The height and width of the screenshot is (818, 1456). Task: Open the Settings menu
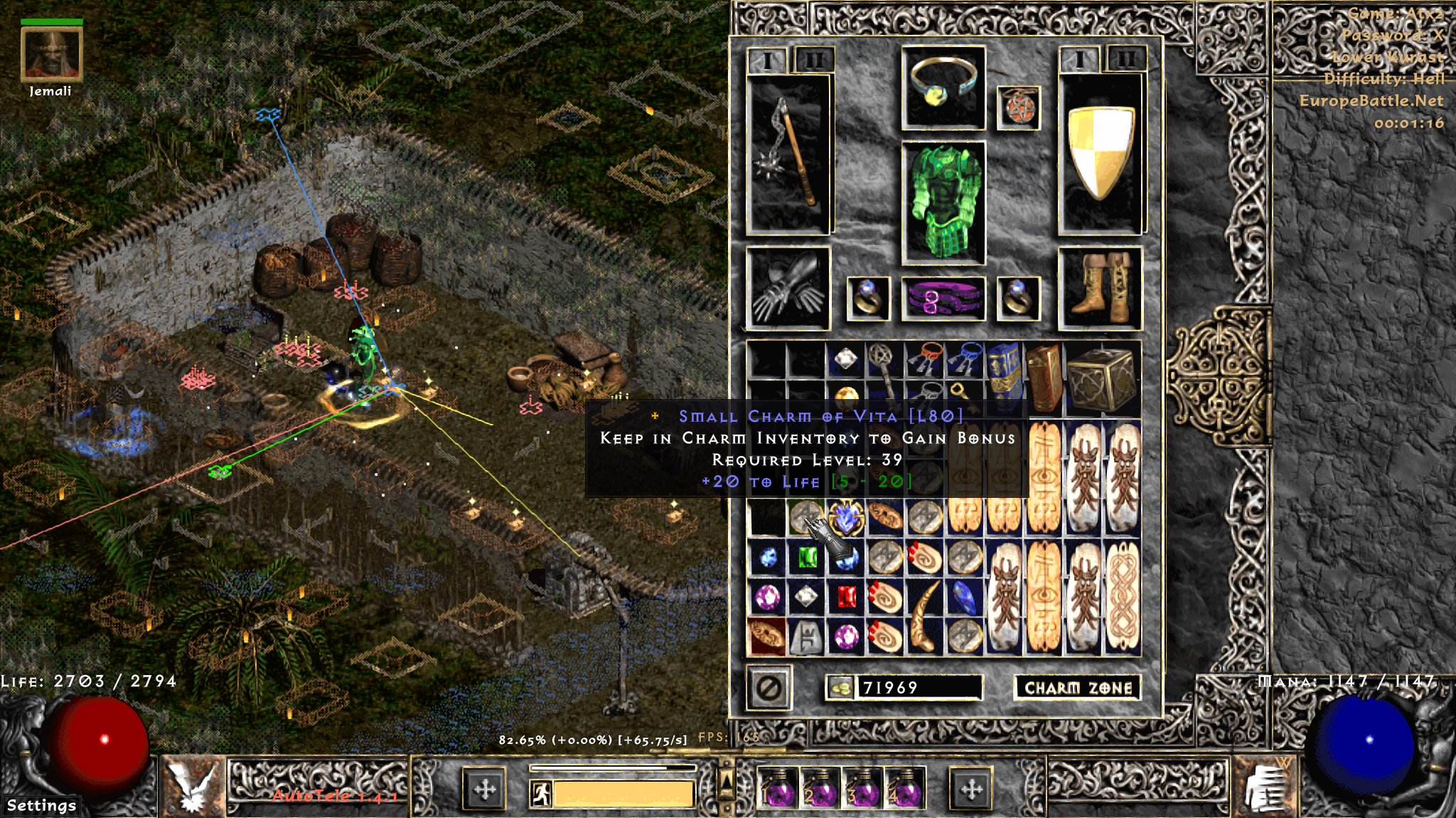click(41, 805)
